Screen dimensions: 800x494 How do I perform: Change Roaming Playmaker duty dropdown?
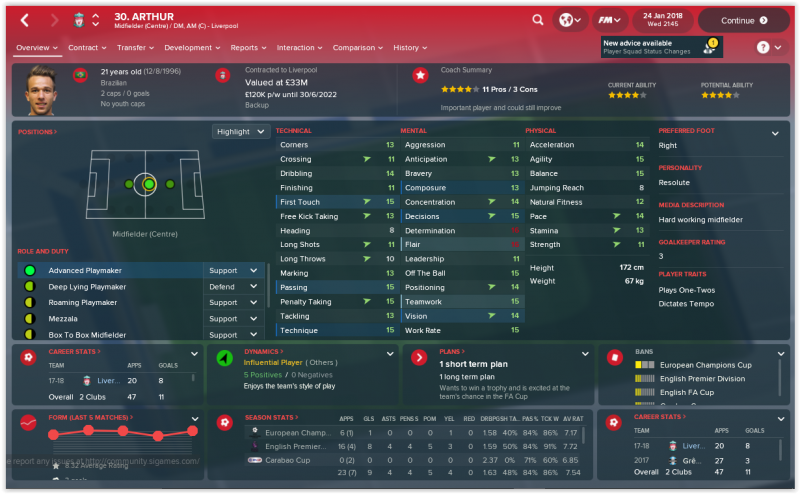[234, 302]
